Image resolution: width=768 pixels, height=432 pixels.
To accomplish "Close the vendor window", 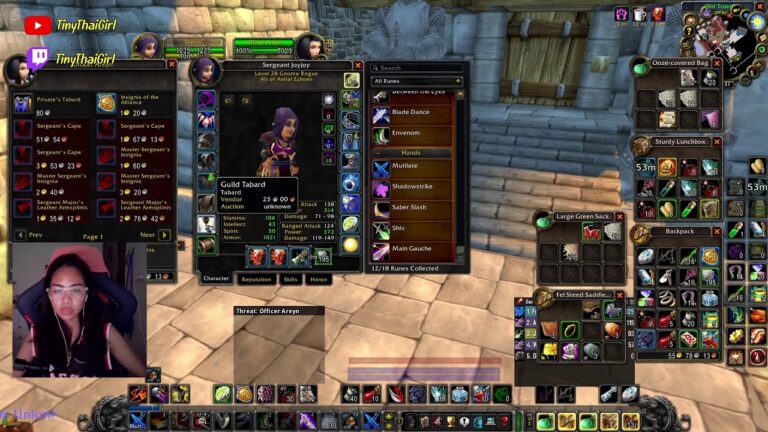I will tap(172, 64).
